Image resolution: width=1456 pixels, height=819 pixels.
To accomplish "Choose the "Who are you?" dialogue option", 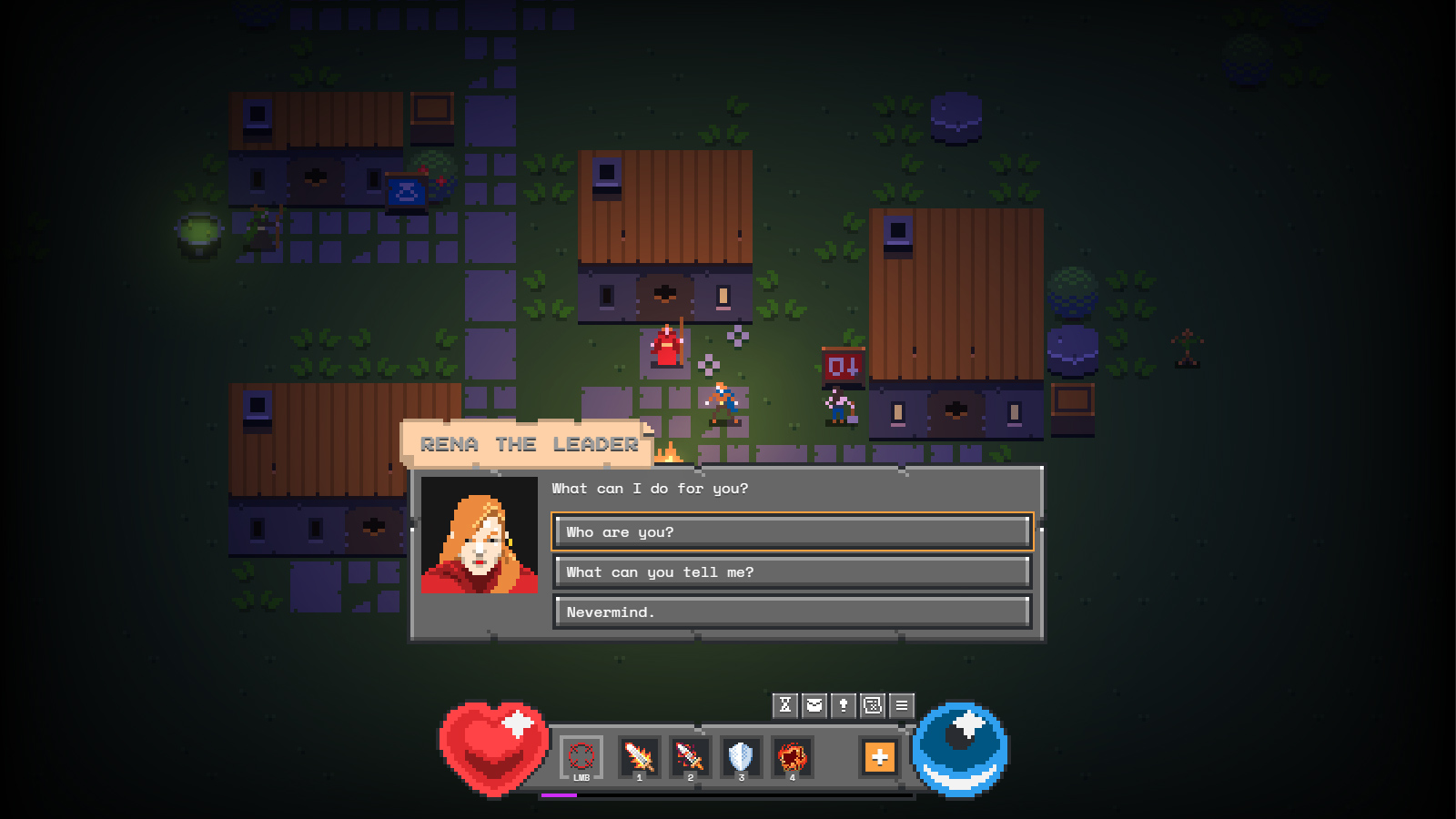I will click(x=791, y=531).
